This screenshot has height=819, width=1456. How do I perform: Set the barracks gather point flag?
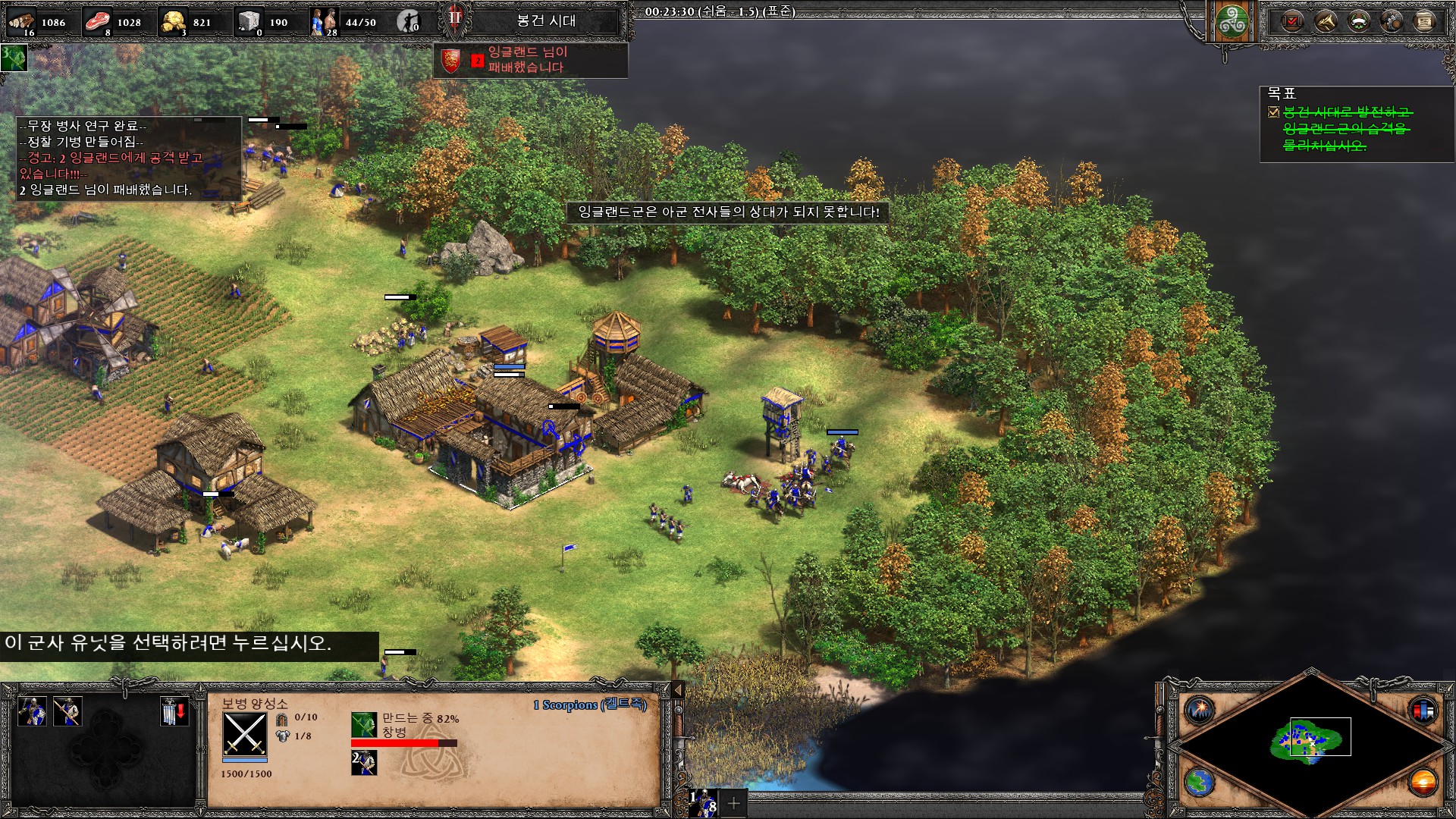point(174,712)
